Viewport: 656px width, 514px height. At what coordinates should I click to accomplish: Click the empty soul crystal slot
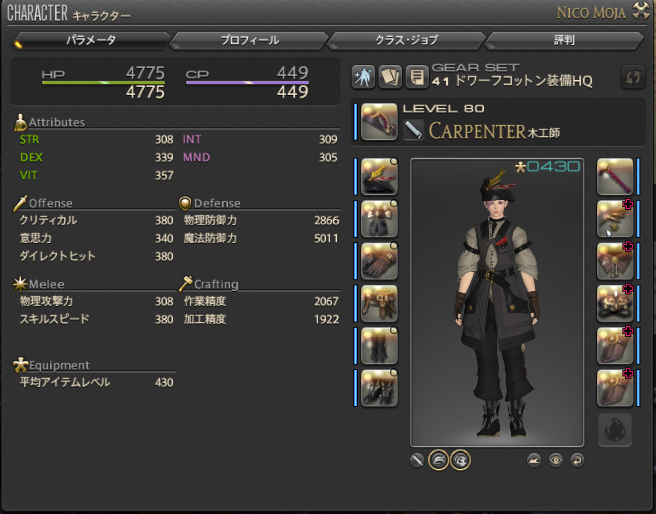tap(615, 430)
